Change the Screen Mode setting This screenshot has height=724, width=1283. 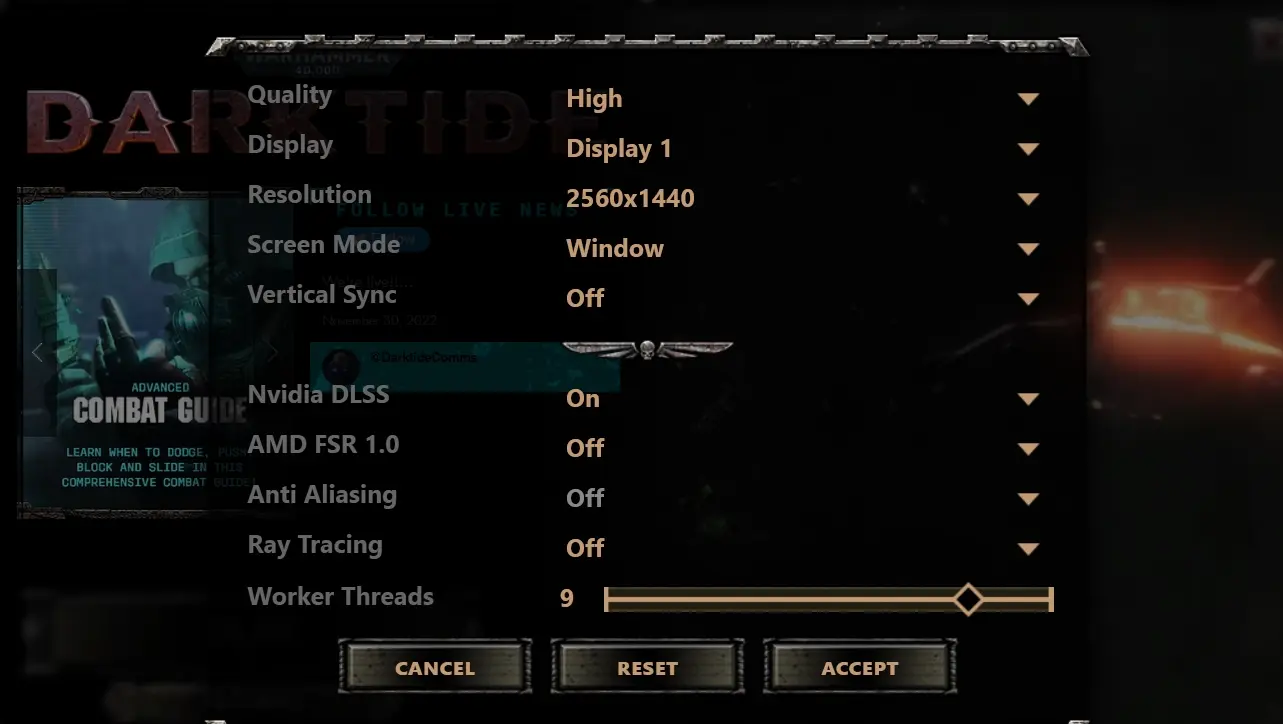tap(1029, 248)
